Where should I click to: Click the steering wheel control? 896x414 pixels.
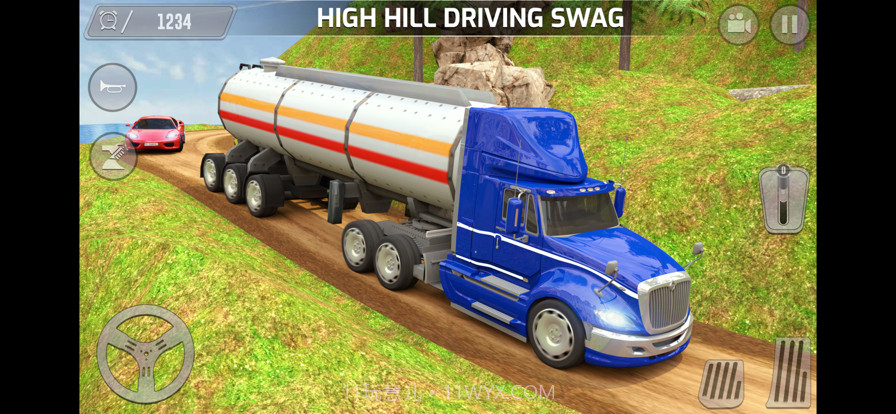pyautogui.click(x=145, y=354)
